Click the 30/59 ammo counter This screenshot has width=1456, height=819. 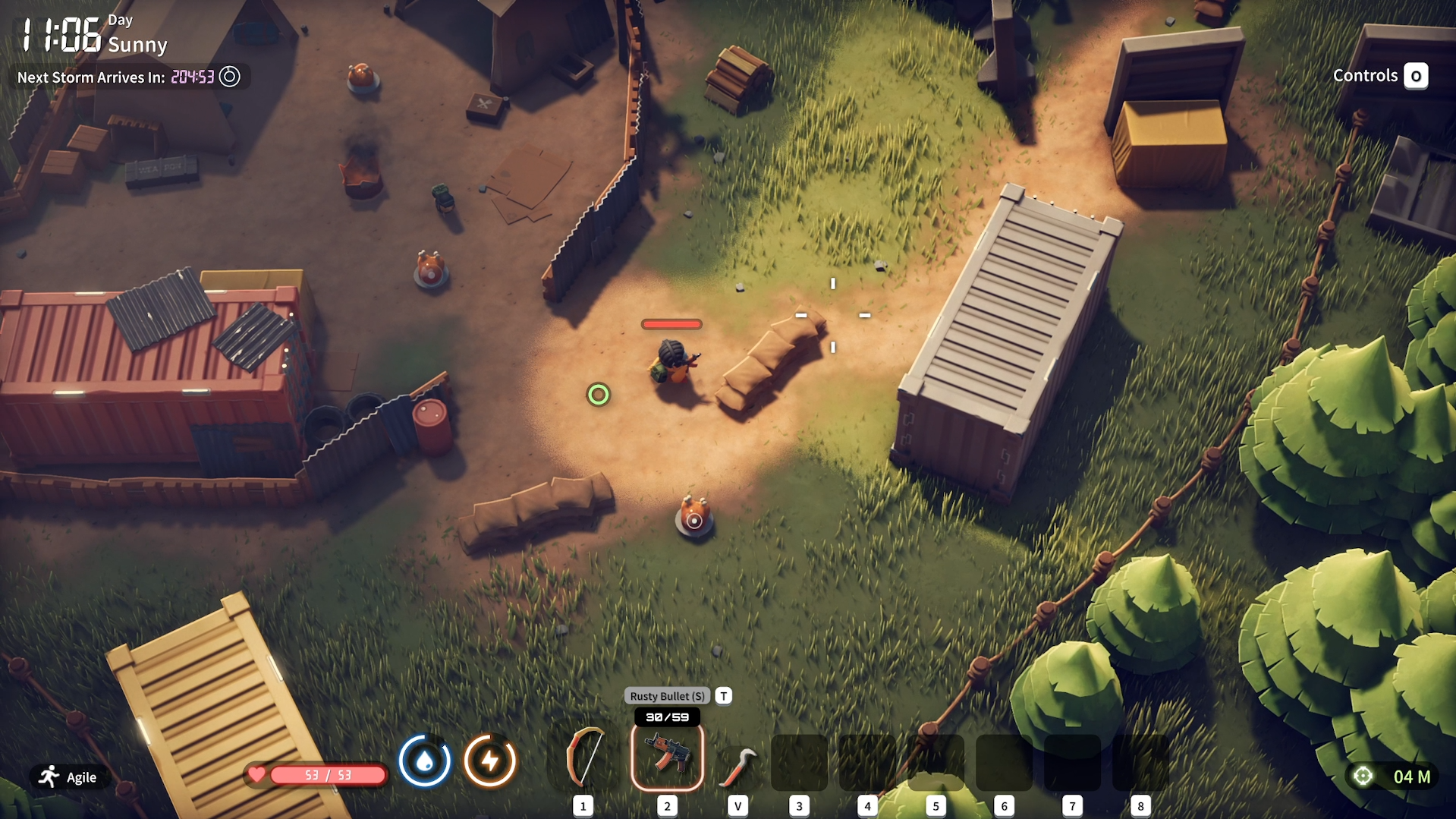tap(665, 715)
